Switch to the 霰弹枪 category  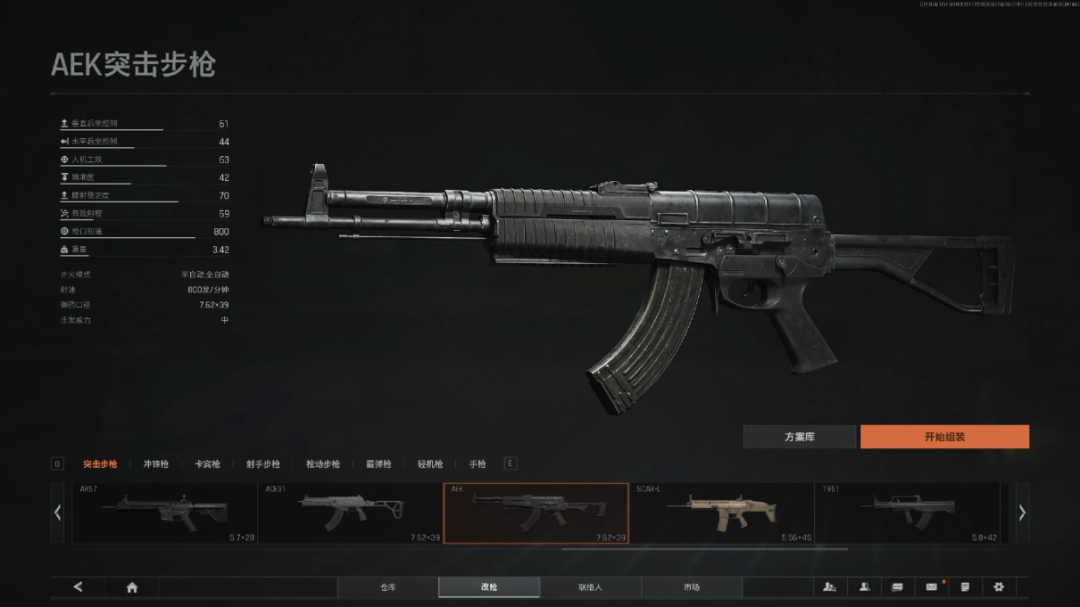pyautogui.click(x=378, y=464)
